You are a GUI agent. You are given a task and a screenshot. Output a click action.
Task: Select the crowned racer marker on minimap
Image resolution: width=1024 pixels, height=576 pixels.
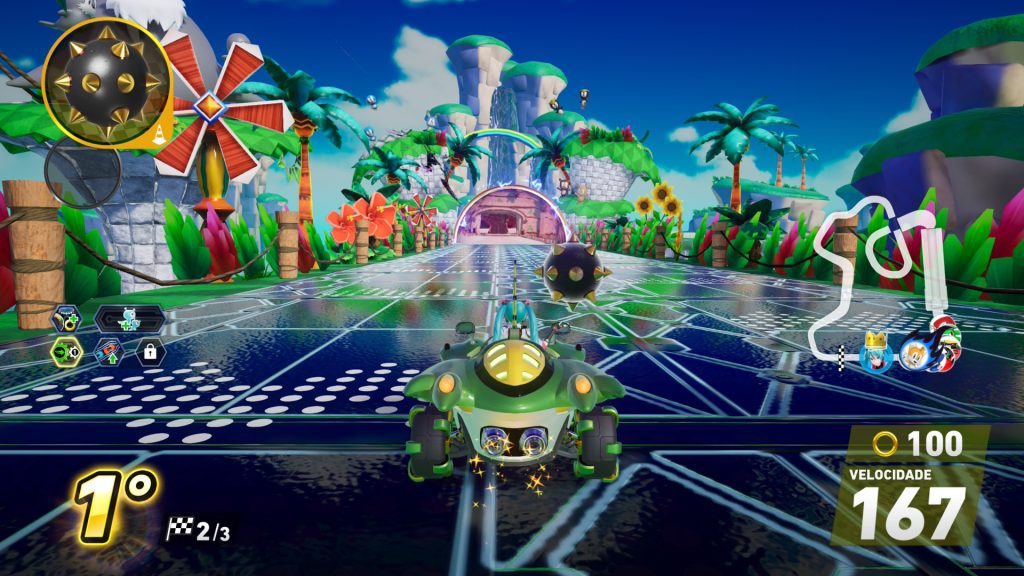(877, 352)
